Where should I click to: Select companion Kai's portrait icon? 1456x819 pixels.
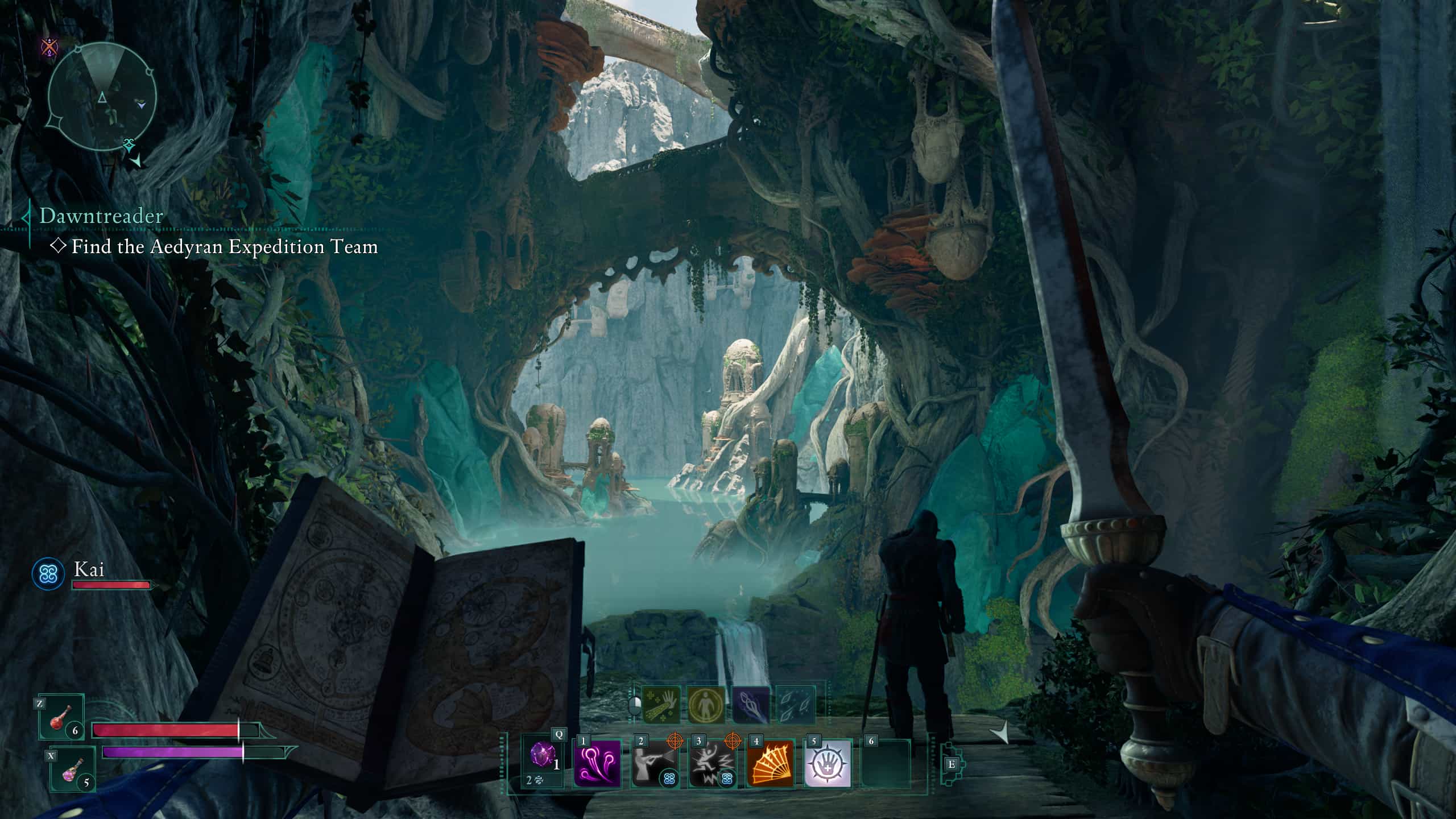coord(48,573)
